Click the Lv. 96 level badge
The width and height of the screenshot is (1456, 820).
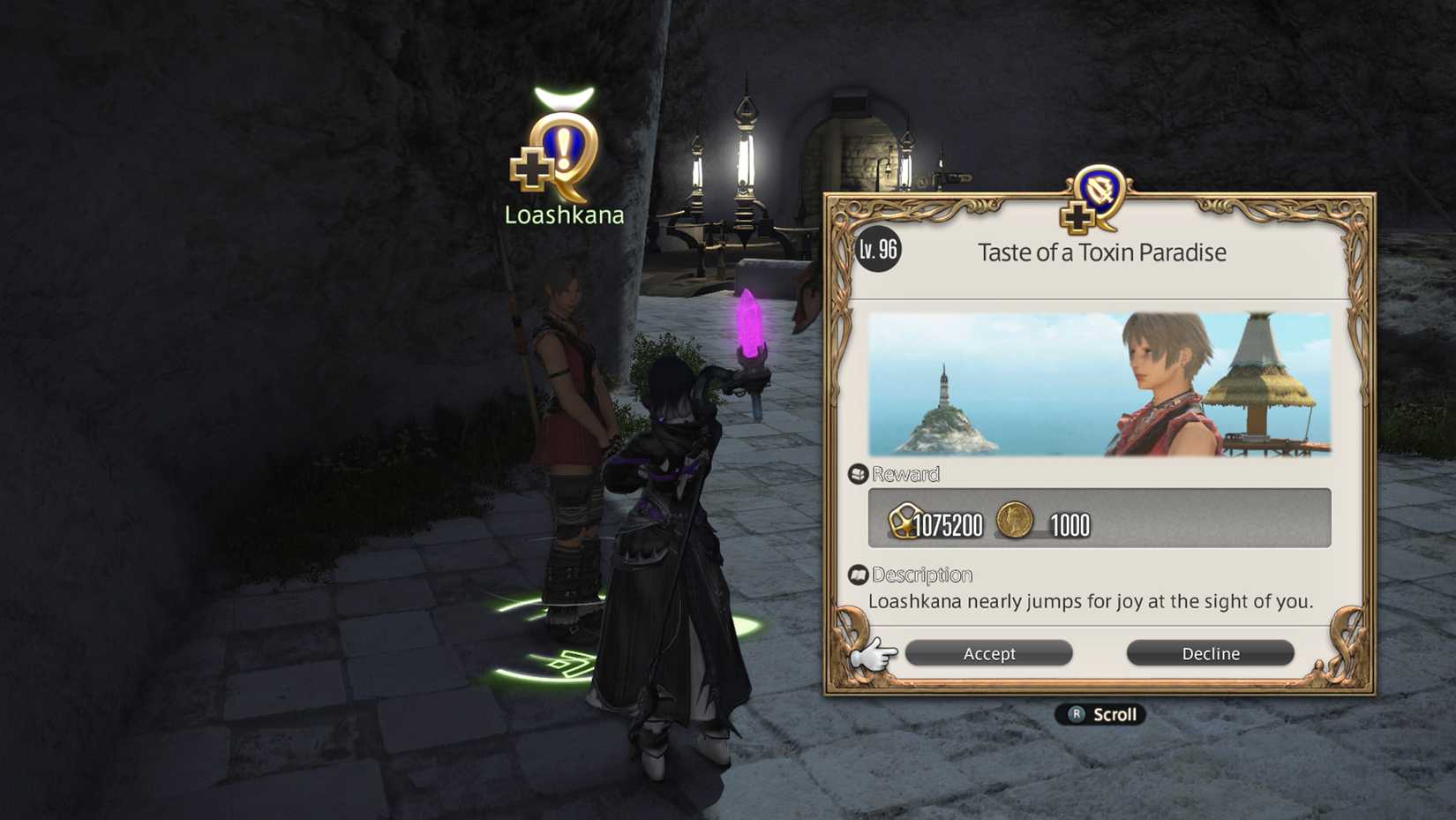coord(878,251)
